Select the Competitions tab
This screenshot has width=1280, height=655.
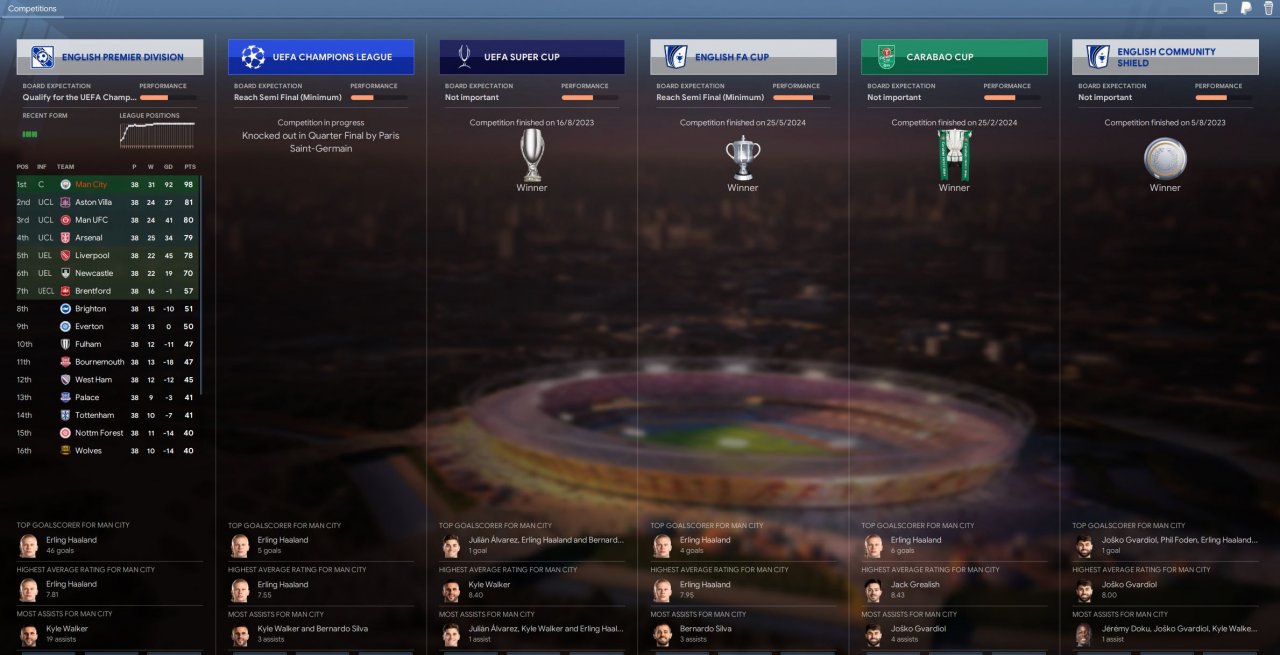[x=32, y=9]
